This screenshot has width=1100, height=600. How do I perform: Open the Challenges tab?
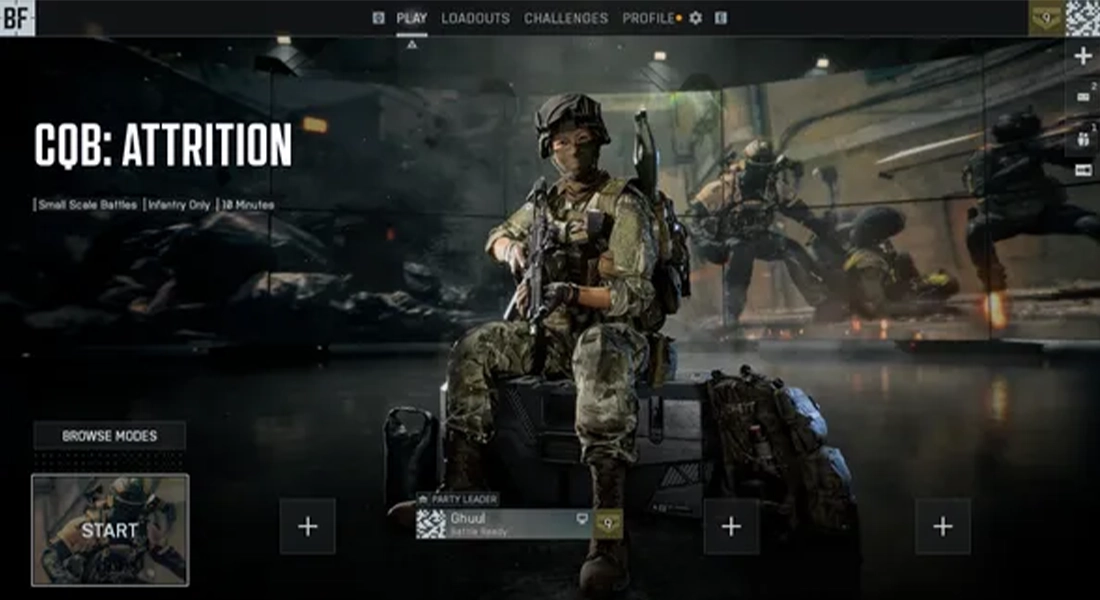tap(565, 18)
